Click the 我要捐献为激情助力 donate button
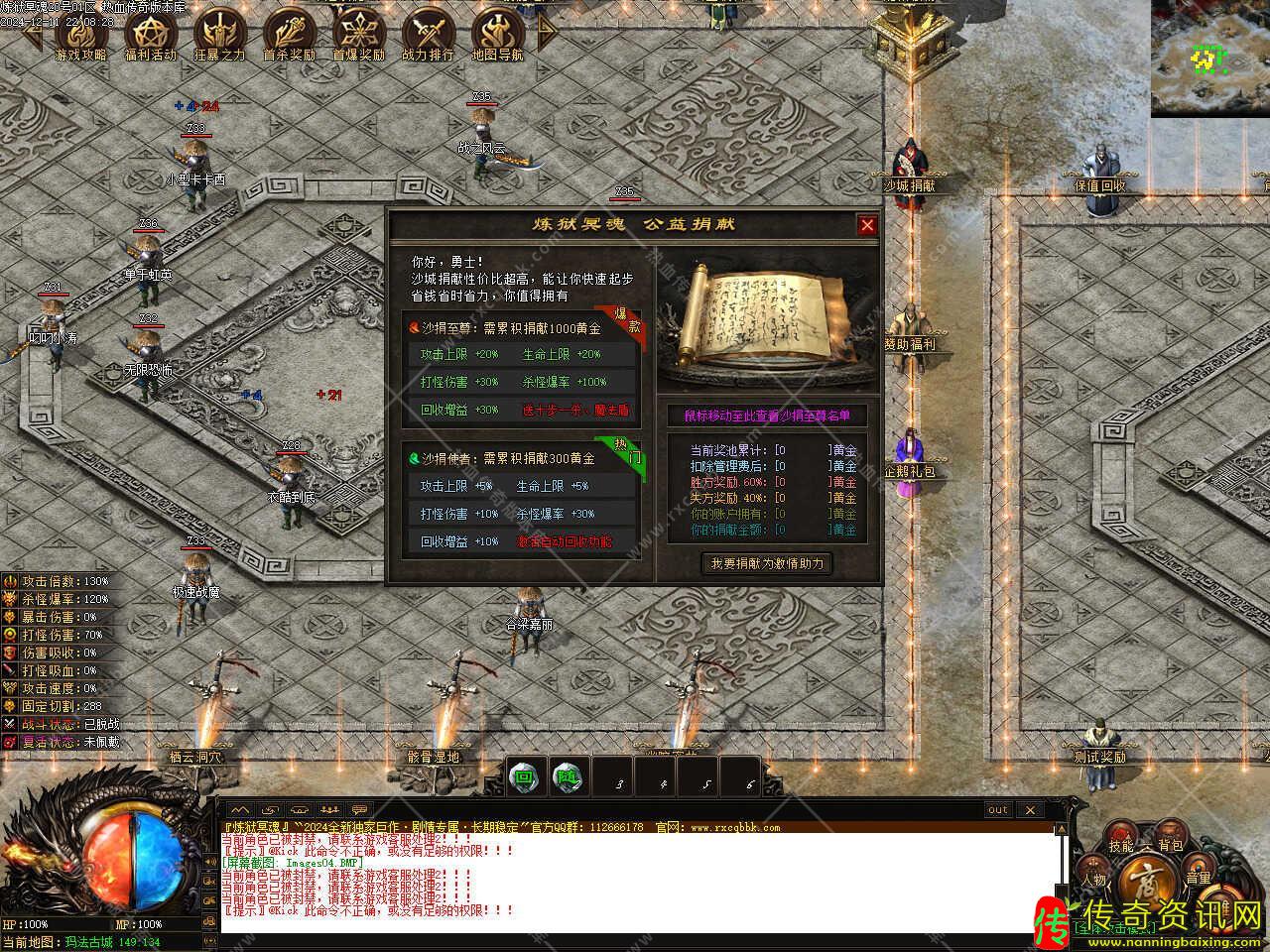This screenshot has width=1270, height=952. (767, 563)
